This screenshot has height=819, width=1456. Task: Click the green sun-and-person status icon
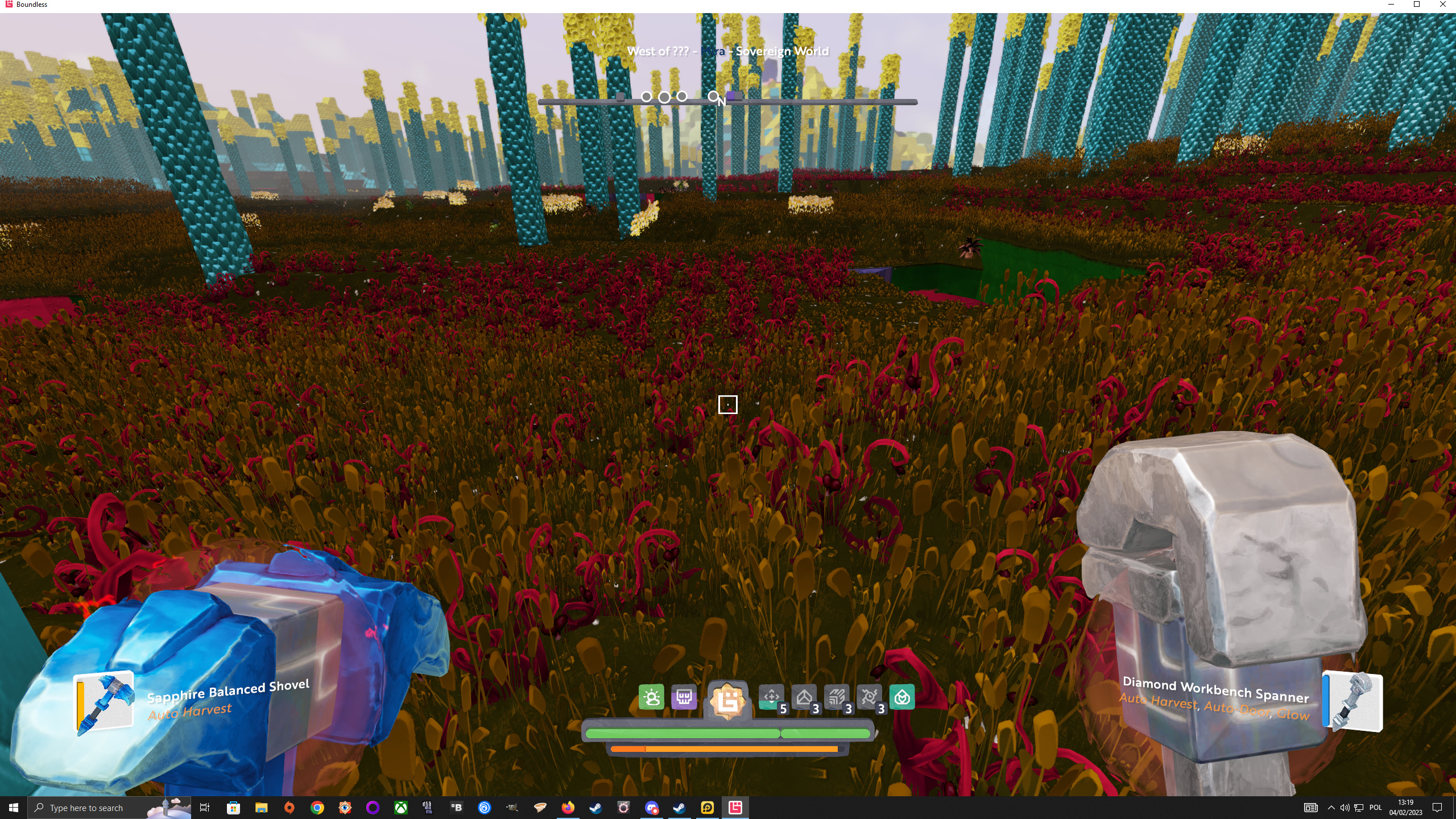pos(651,697)
